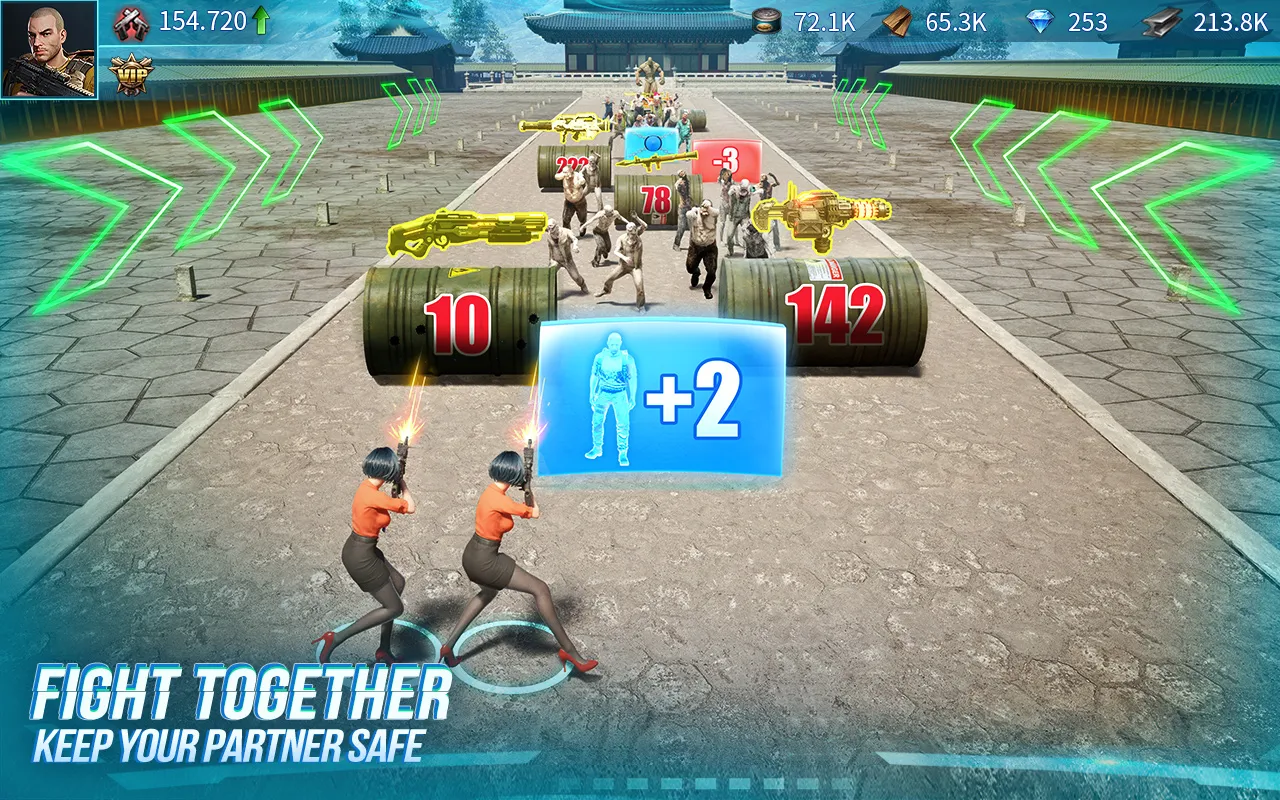Viewport: 1280px width, 800px height.
Task: Select the canned food resource icon
Action: pos(765,18)
